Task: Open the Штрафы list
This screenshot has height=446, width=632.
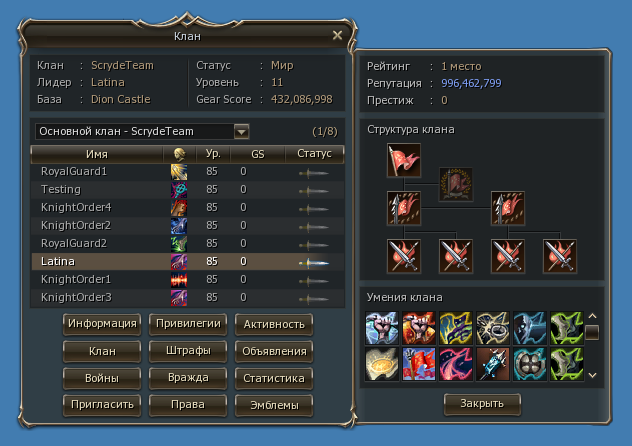Action: (188, 351)
